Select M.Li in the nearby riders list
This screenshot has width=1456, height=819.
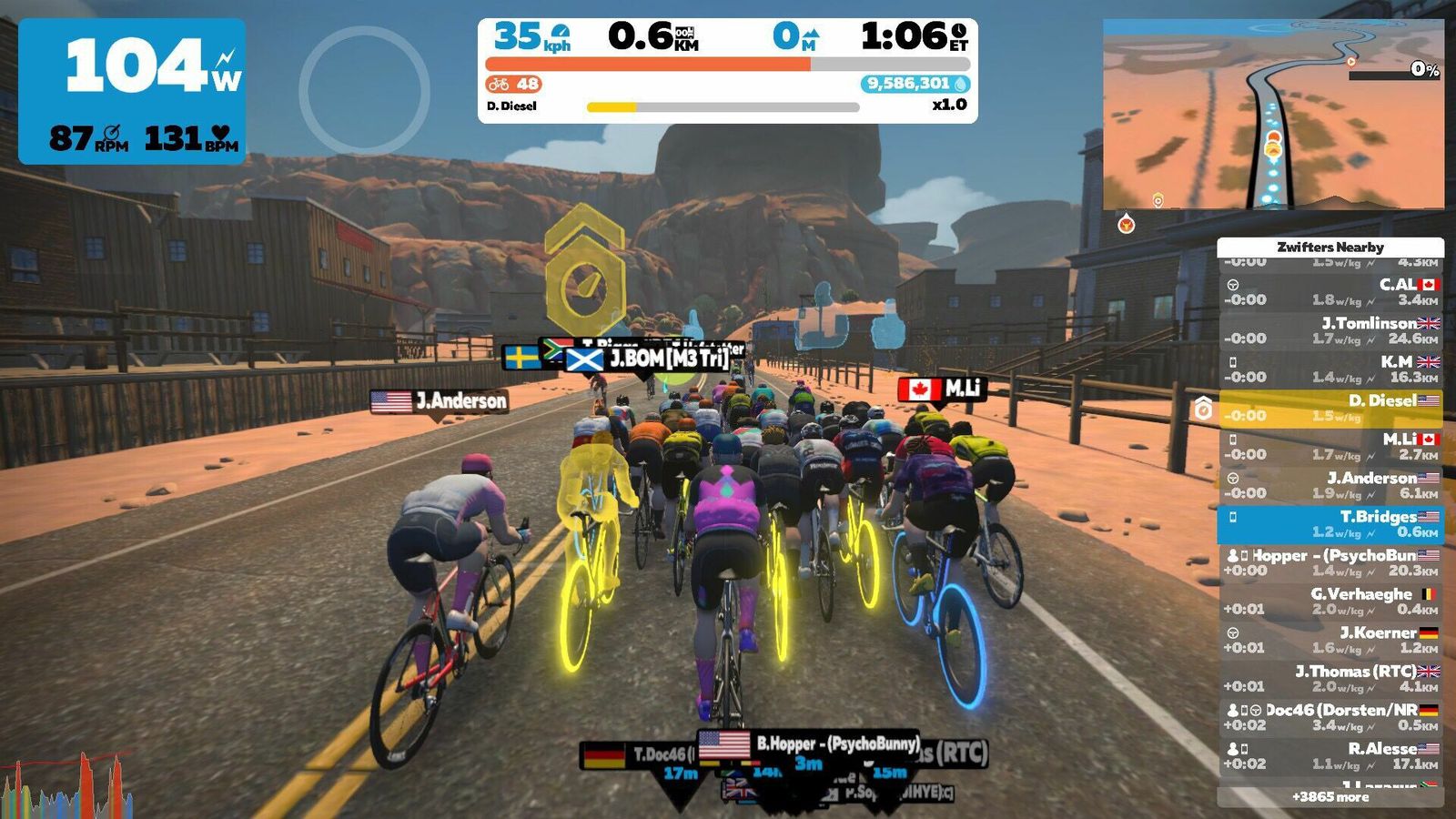tap(1330, 447)
